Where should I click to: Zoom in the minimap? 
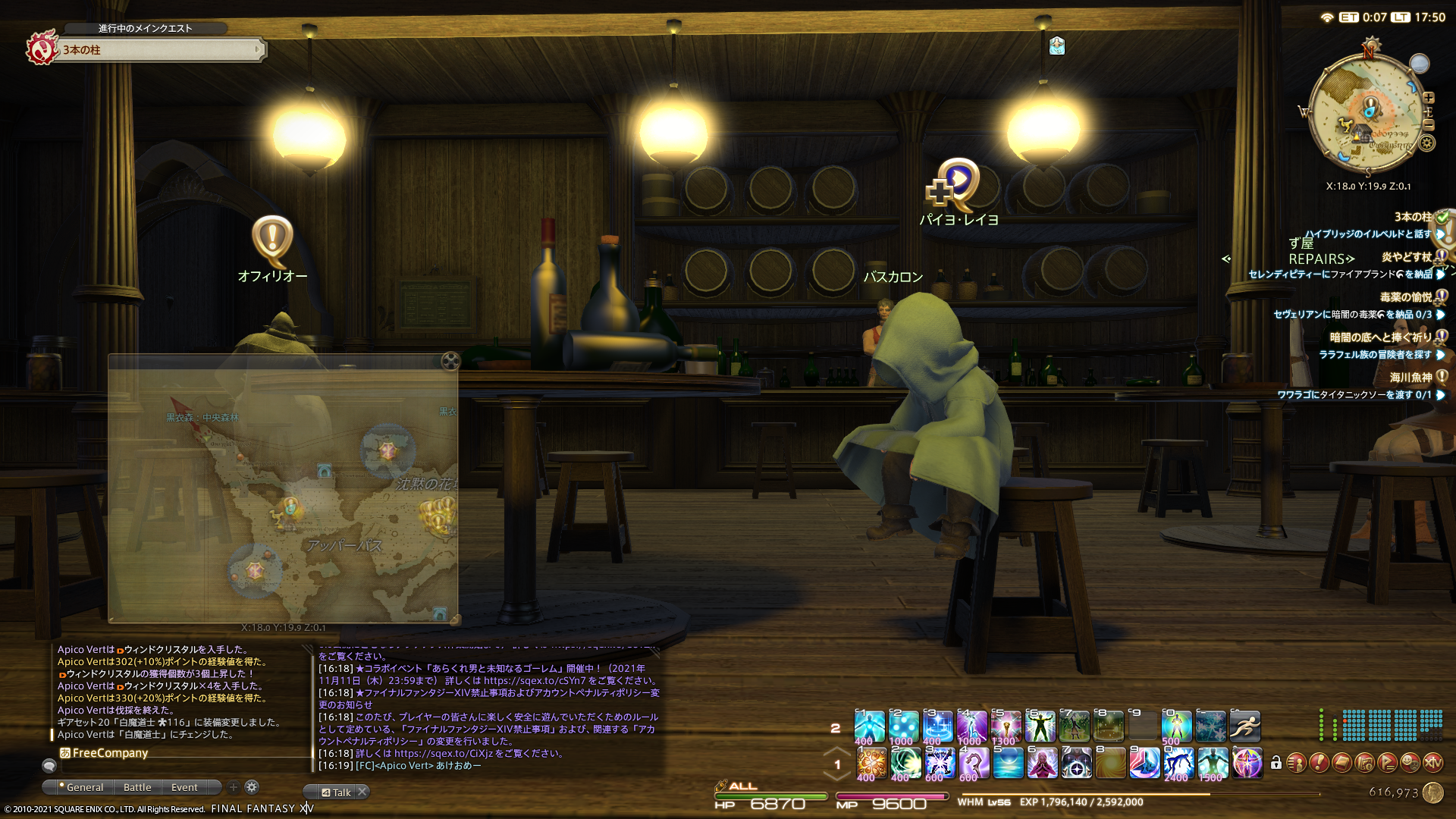click(1429, 98)
